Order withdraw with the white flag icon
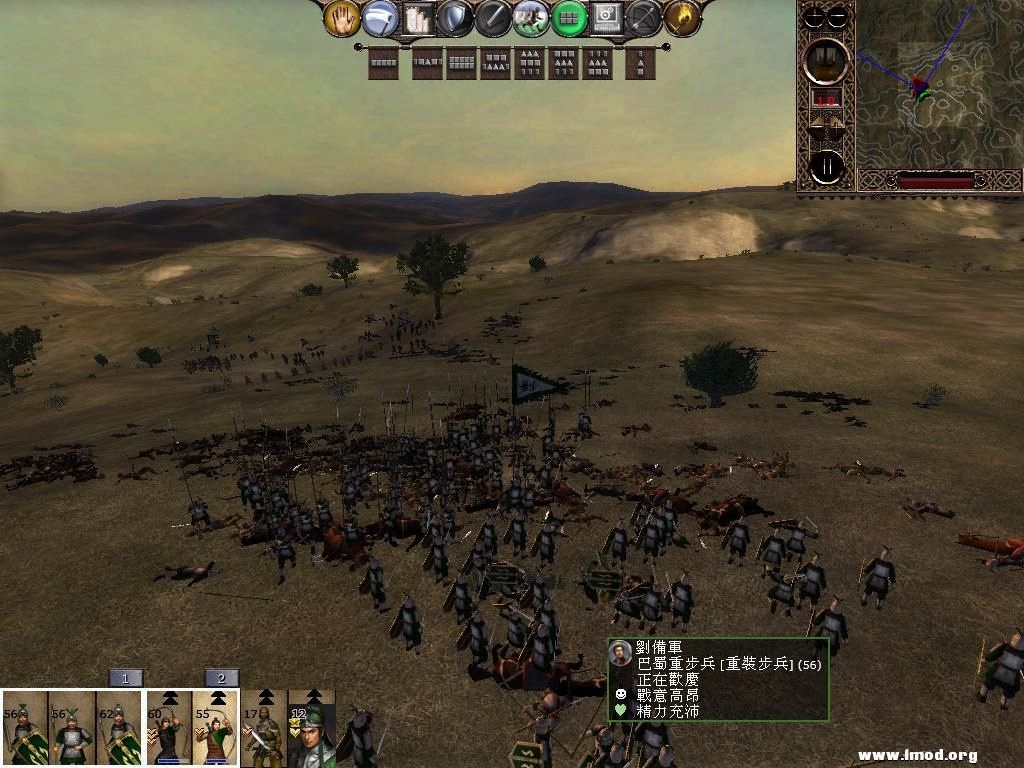1024x768 pixels. tap(380, 18)
